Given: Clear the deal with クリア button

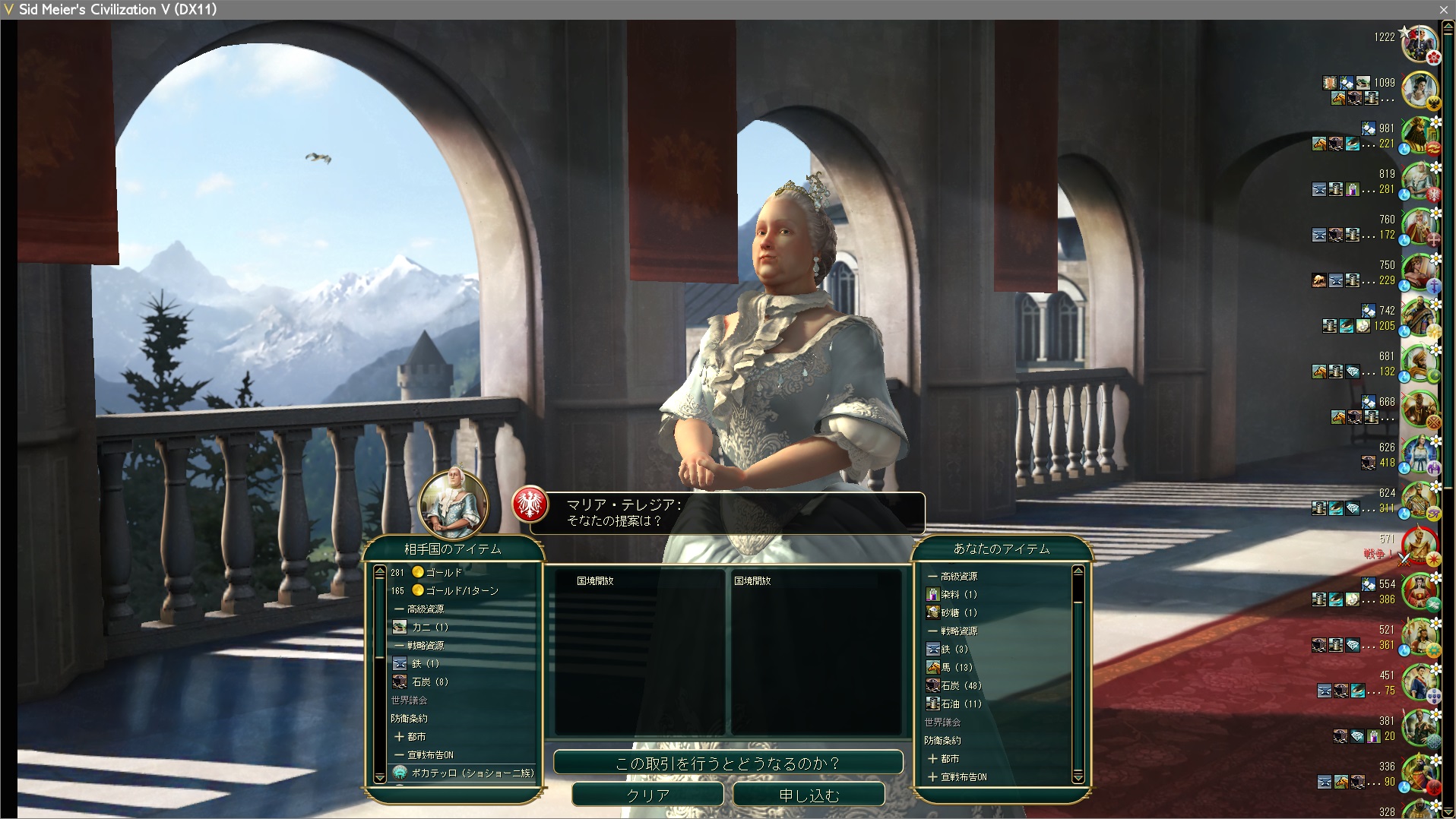Looking at the screenshot, I should 647,795.
